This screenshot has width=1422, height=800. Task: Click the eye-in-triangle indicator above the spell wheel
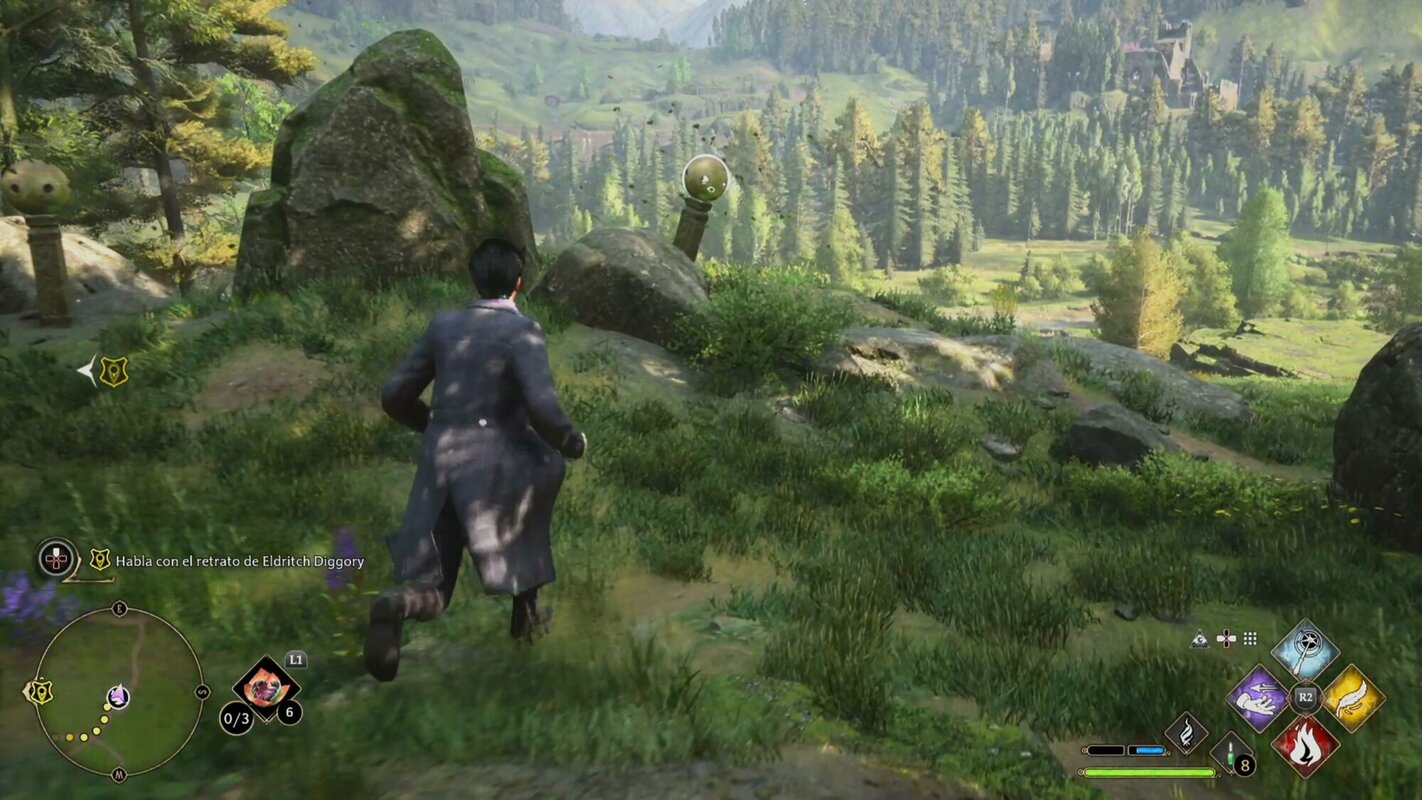tap(1199, 639)
